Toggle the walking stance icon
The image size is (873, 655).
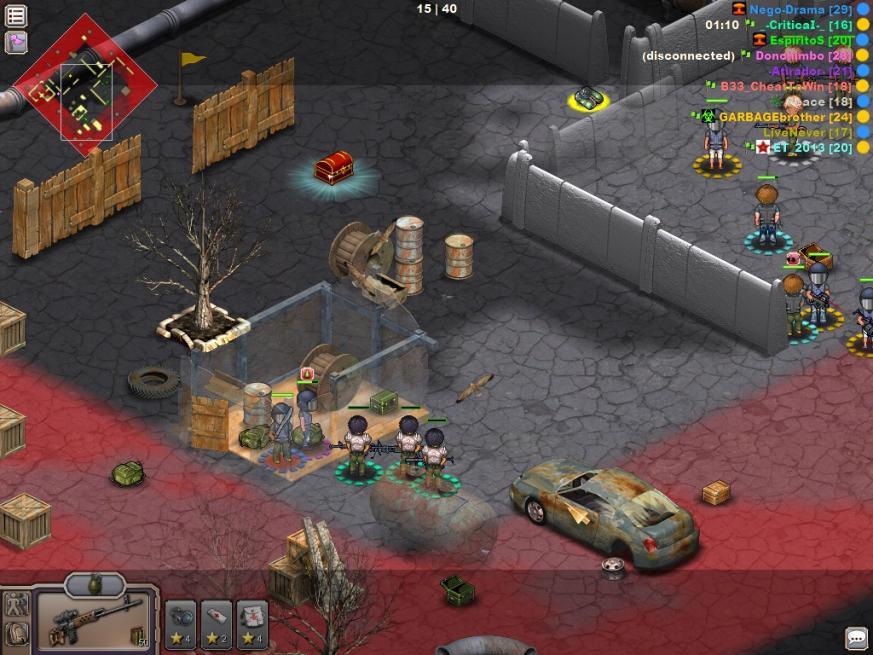pyautogui.click(x=16, y=603)
